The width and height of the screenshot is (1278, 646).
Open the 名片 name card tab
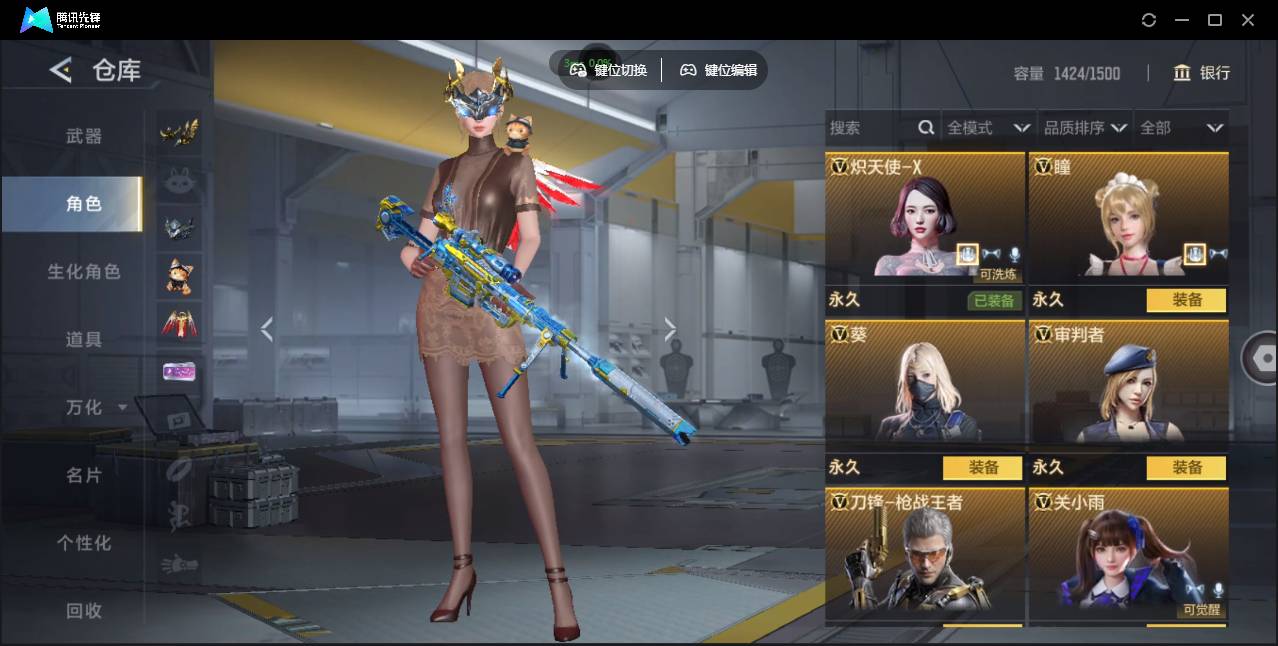[x=84, y=475]
